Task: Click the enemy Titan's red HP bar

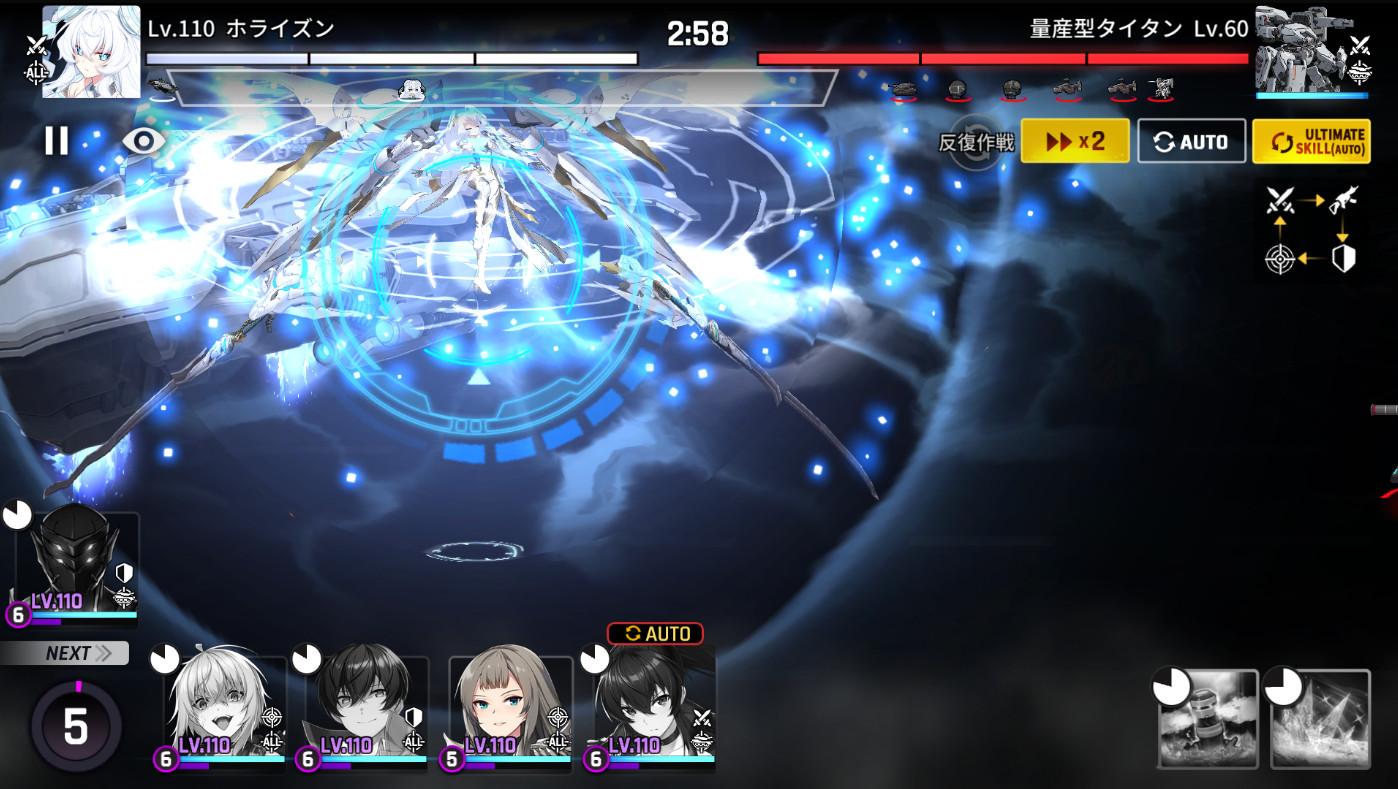Action: [1000, 57]
